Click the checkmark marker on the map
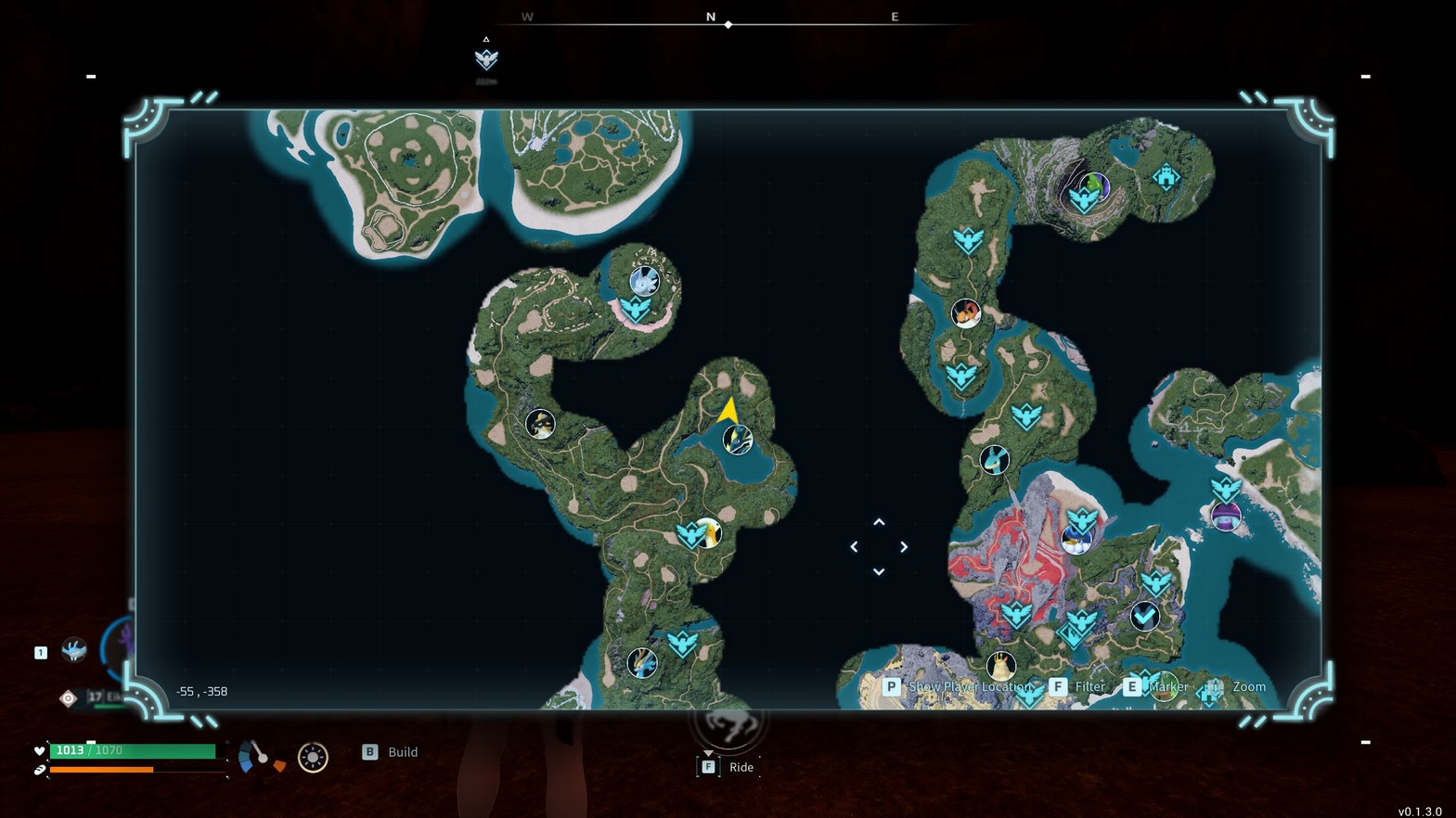Screen dimensions: 1456x818 pyautogui.click(x=1144, y=616)
